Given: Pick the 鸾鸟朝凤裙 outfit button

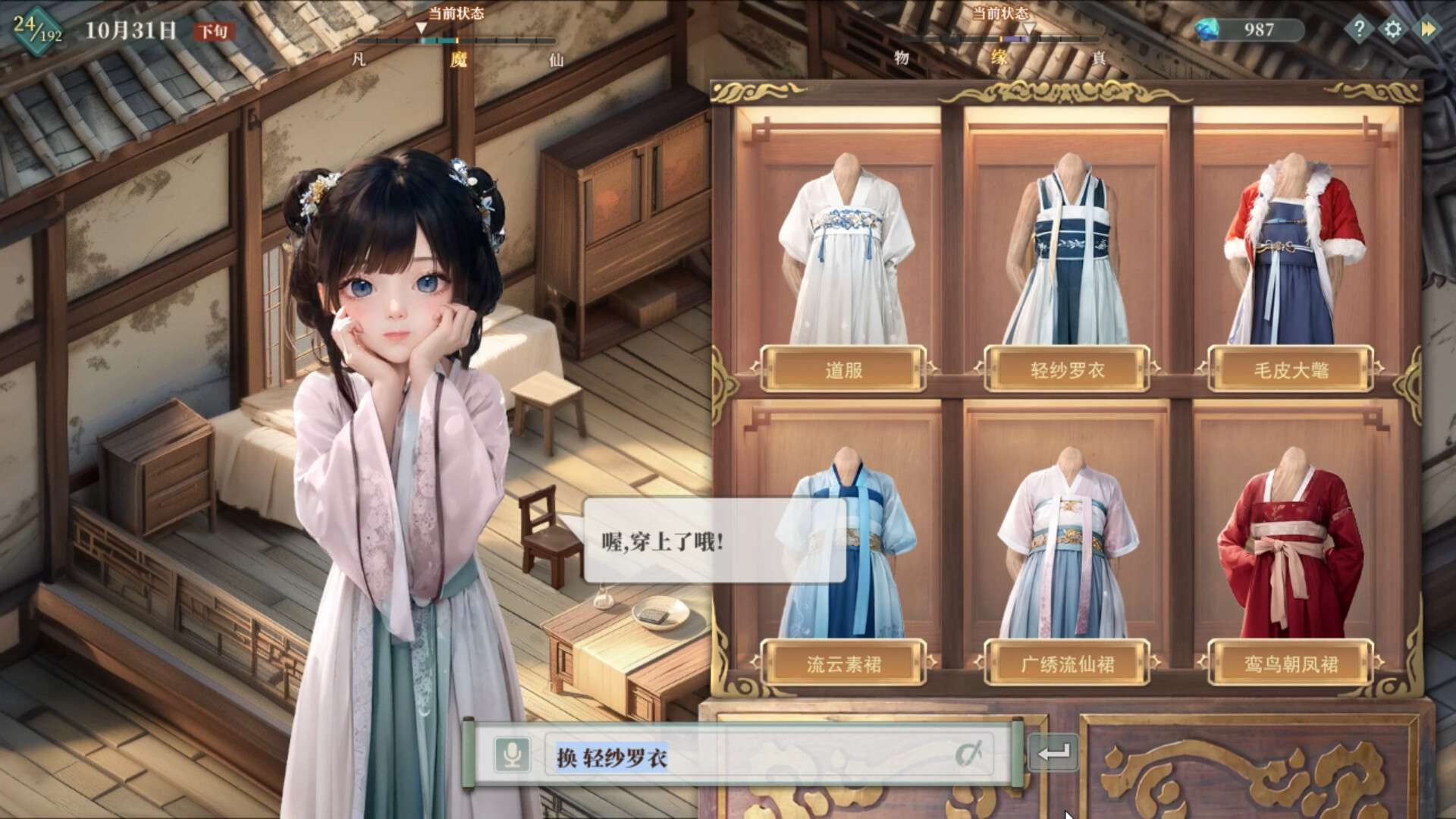Looking at the screenshot, I should (x=1291, y=664).
